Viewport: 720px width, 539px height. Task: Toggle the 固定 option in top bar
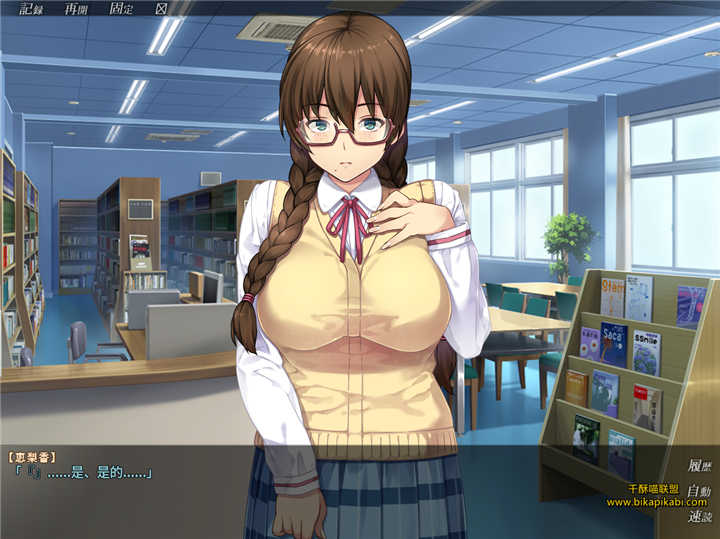(x=120, y=9)
